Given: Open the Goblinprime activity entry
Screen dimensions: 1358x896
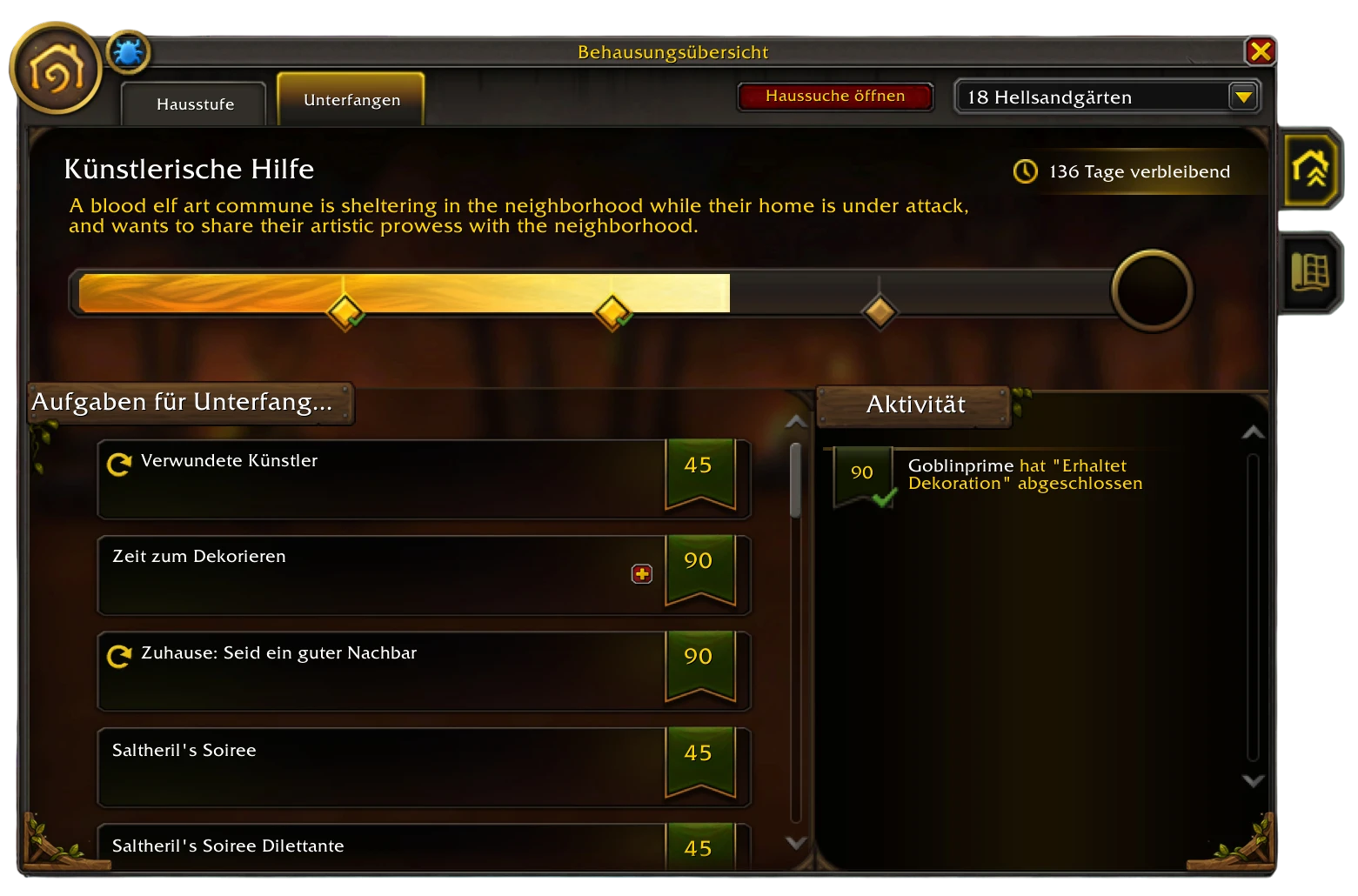Looking at the screenshot, I should coord(1025,475).
